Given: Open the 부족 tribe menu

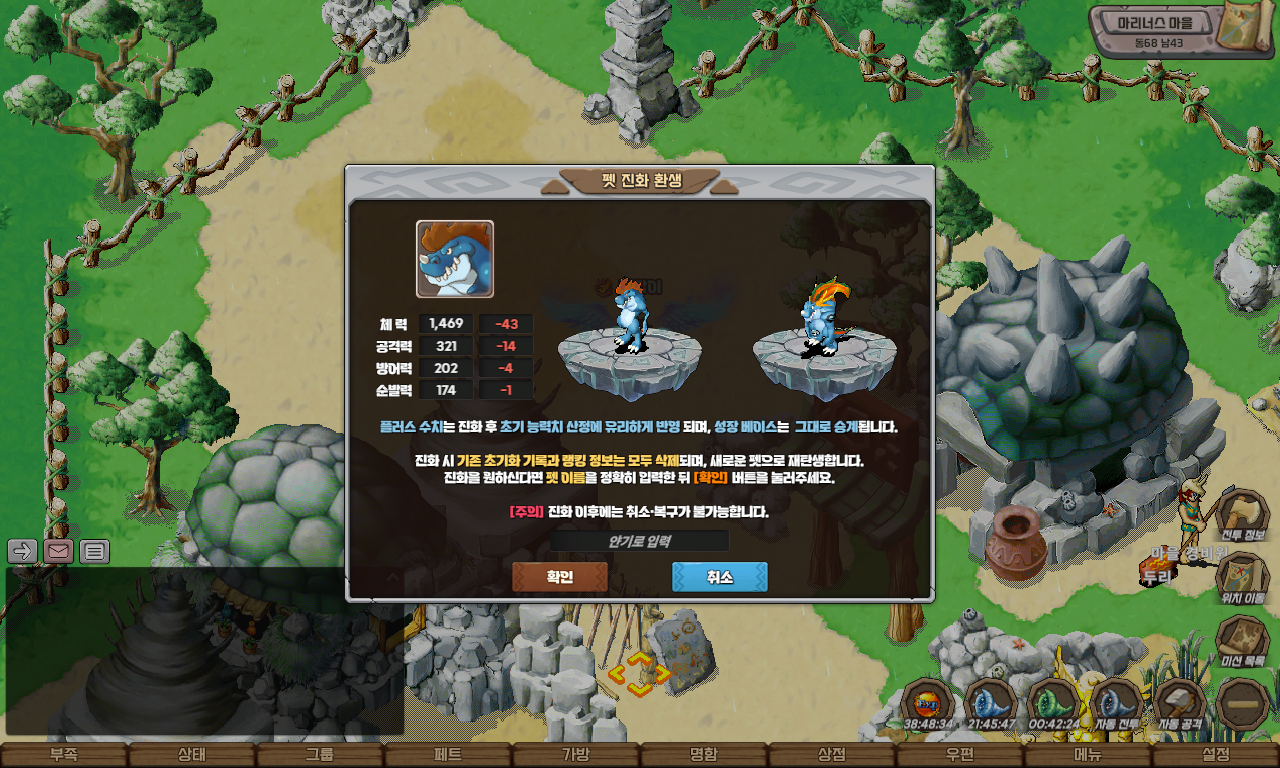Looking at the screenshot, I should pyautogui.click(x=64, y=755).
